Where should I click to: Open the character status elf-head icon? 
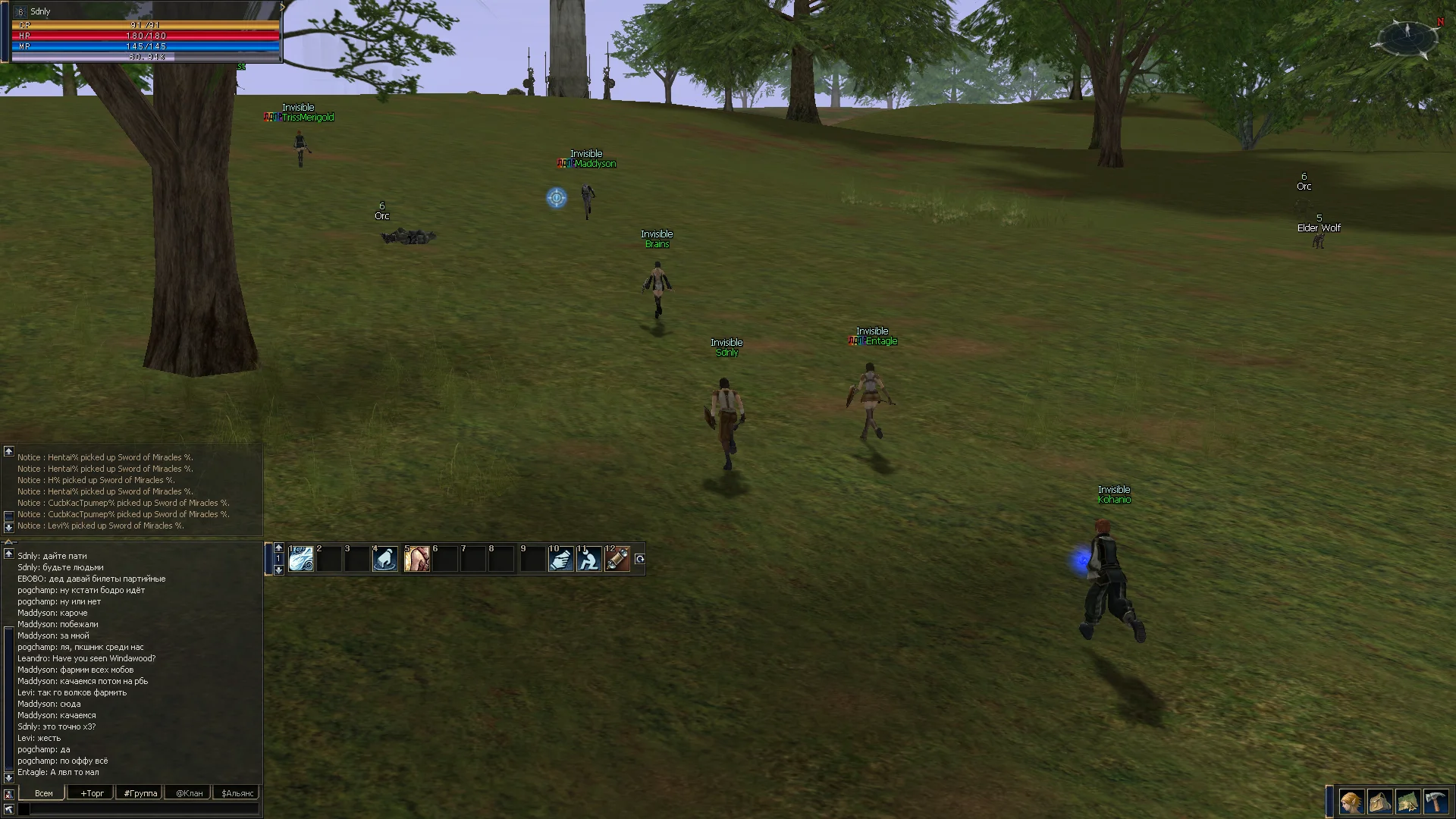[1351, 802]
